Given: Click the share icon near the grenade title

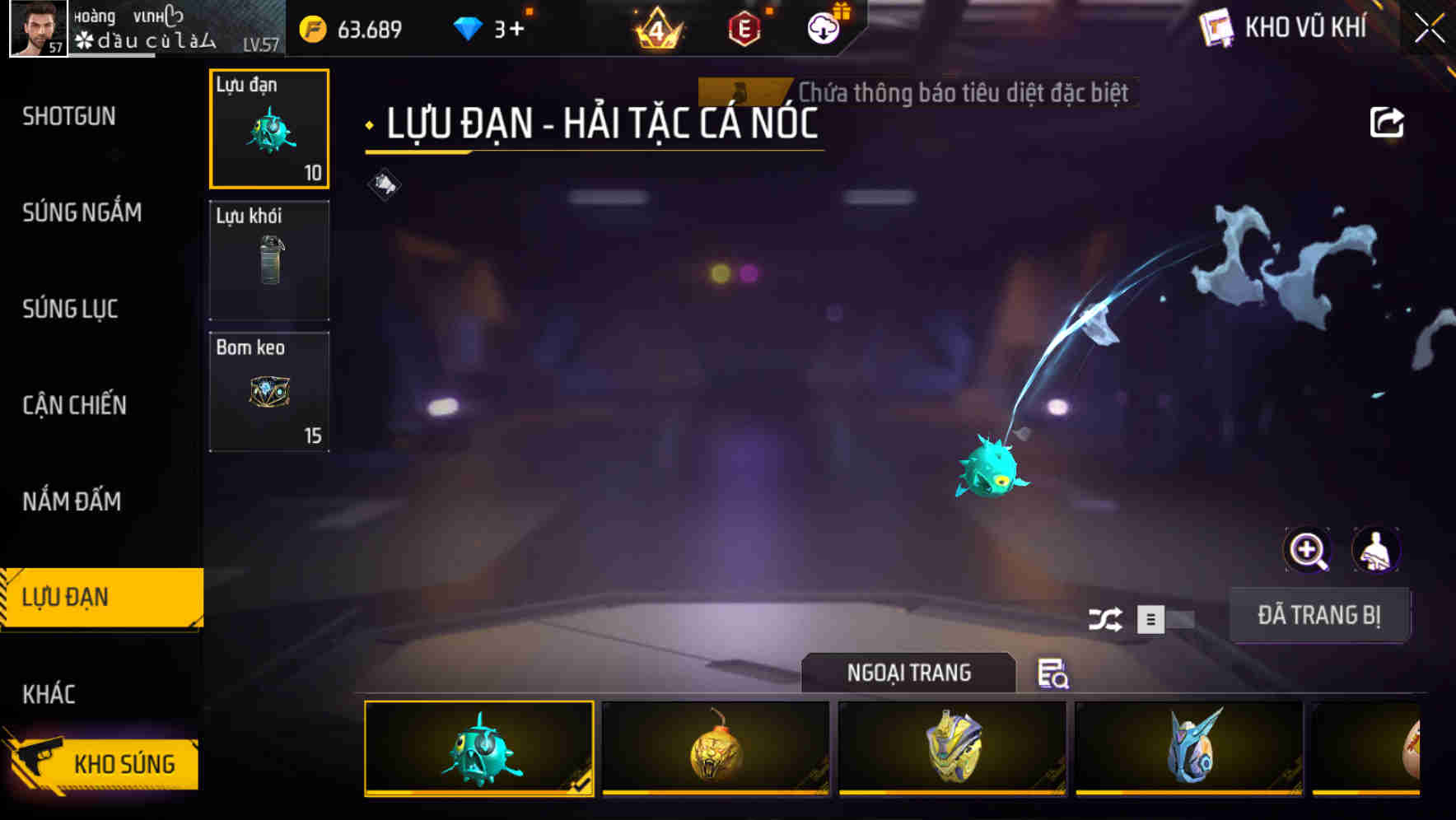Looking at the screenshot, I should coord(1386,121).
